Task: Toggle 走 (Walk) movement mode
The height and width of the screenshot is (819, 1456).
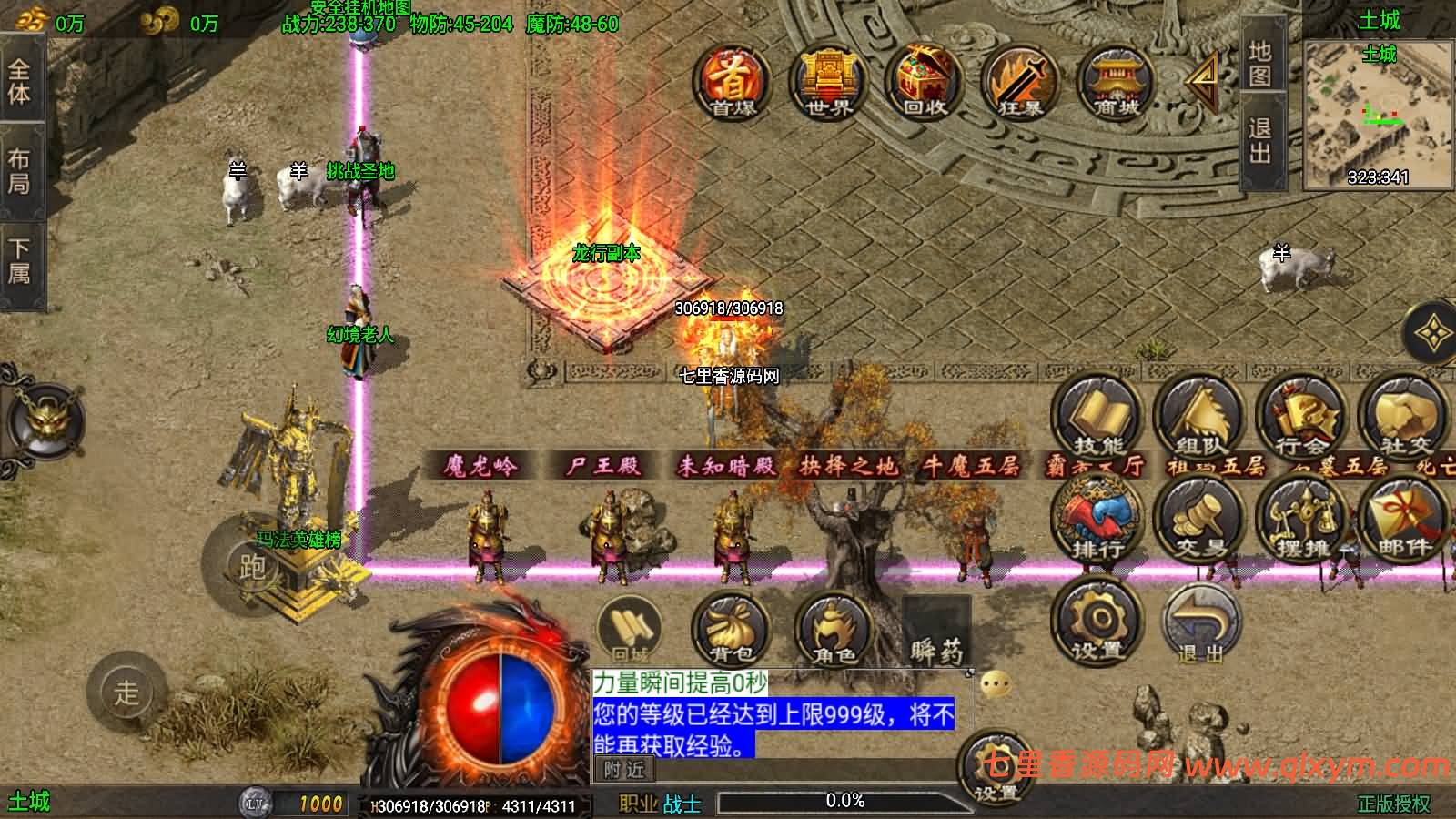Action: (x=127, y=693)
